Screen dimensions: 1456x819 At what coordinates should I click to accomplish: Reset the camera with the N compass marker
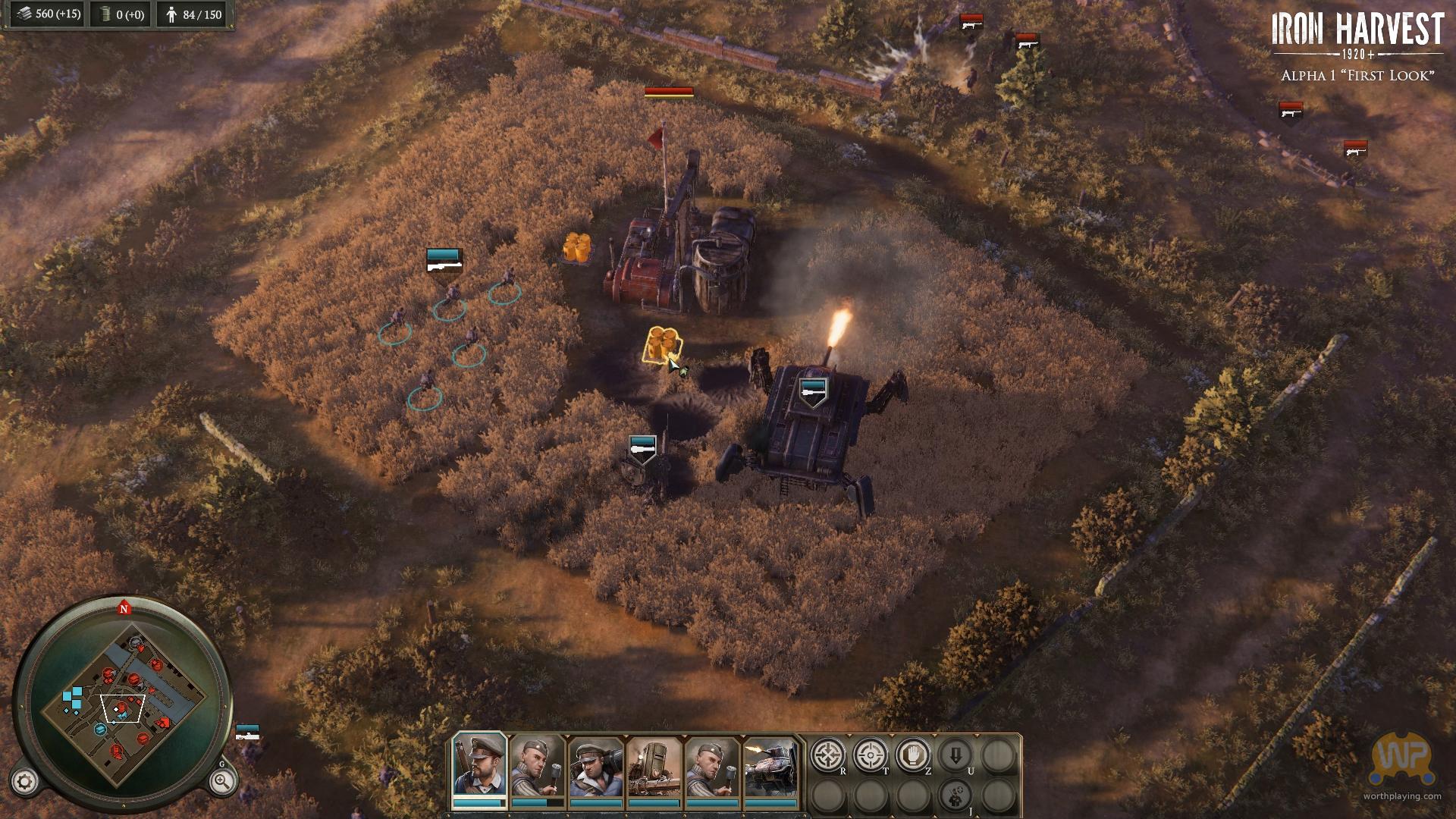(124, 608)
